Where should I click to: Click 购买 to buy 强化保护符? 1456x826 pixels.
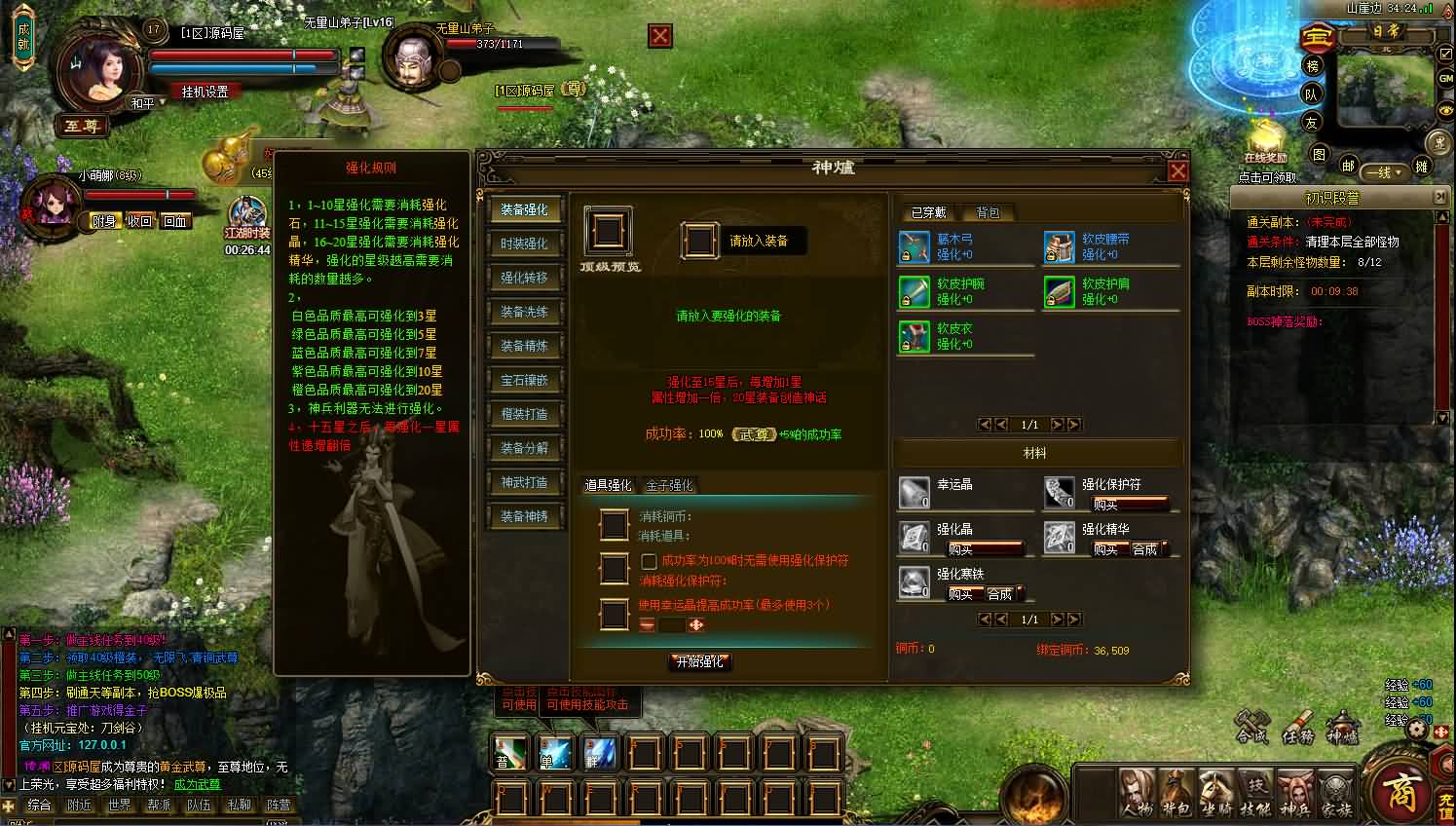coord(1105,505)
